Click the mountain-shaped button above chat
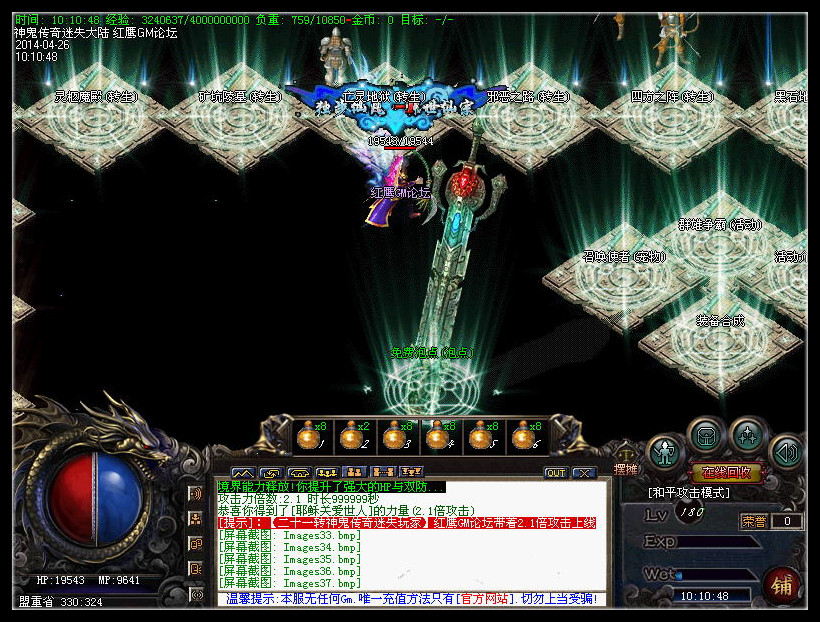Viewport: 820px width, 622px height. click(x=243, y=472)
